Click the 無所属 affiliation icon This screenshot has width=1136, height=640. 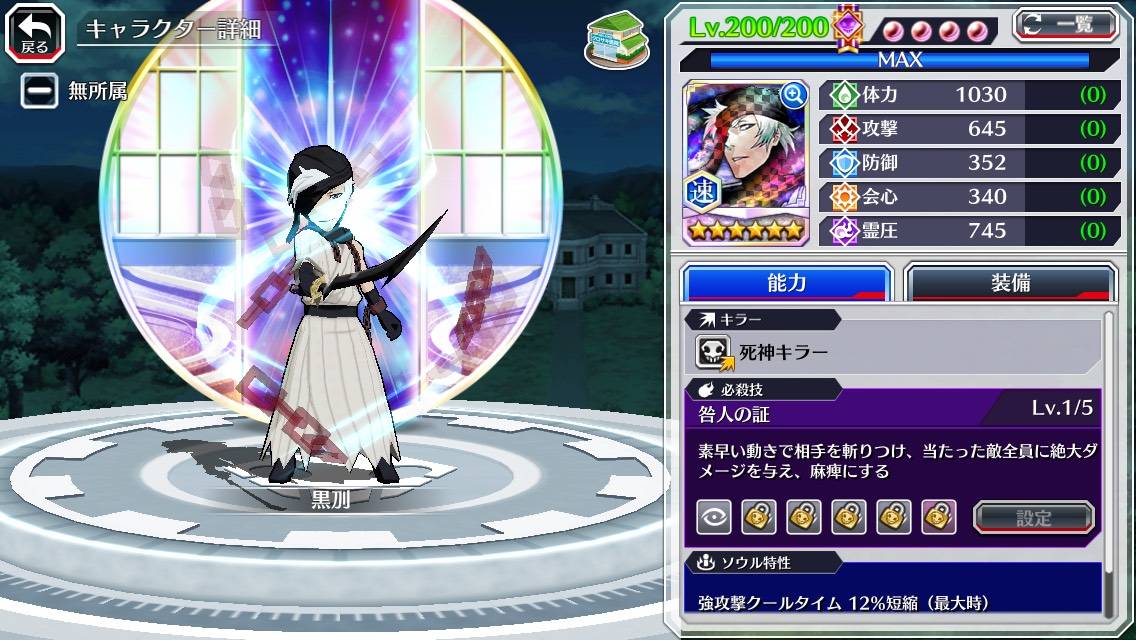[x=40, y=91]
